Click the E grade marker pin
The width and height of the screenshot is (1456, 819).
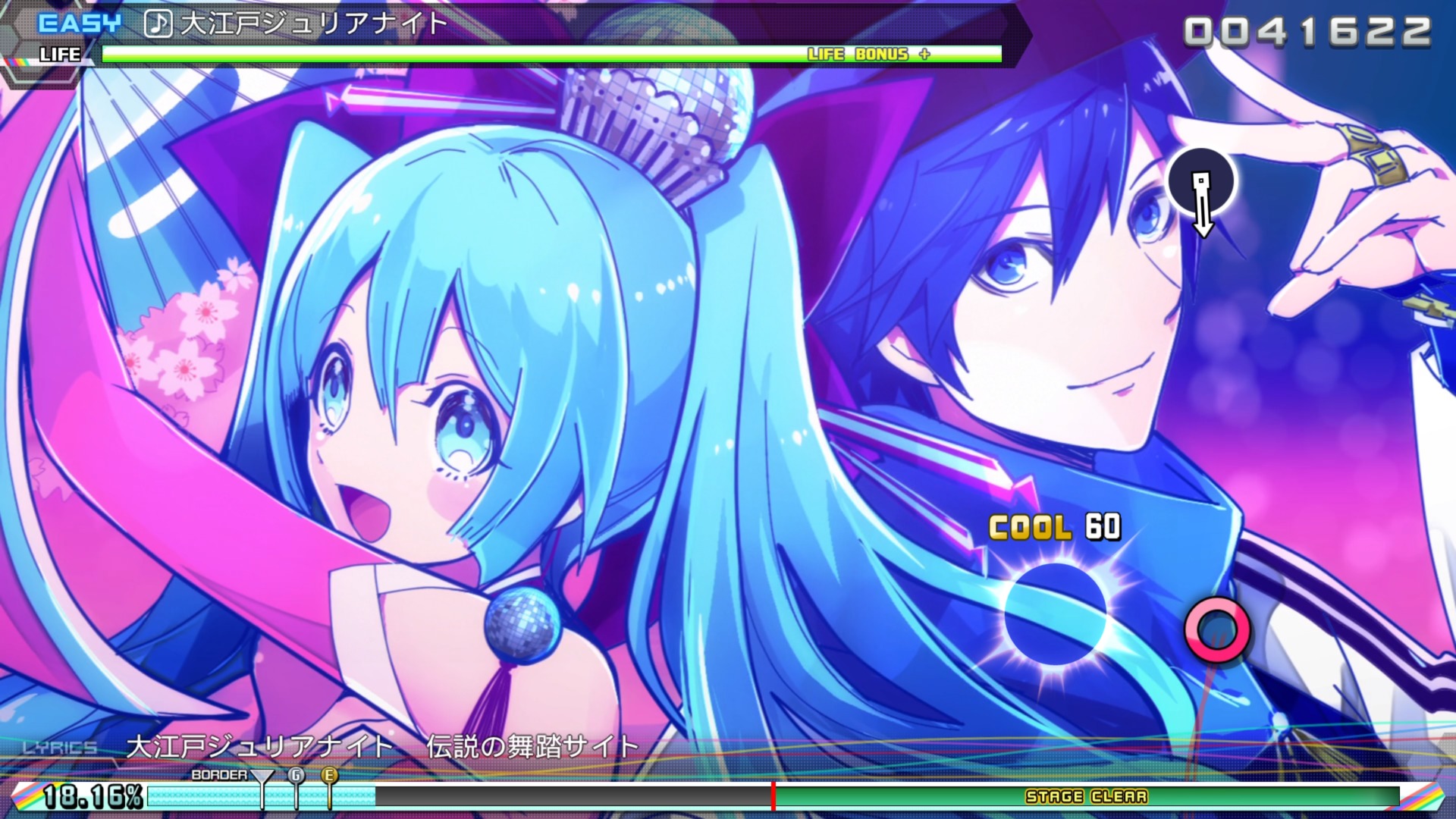pos(329,775)
